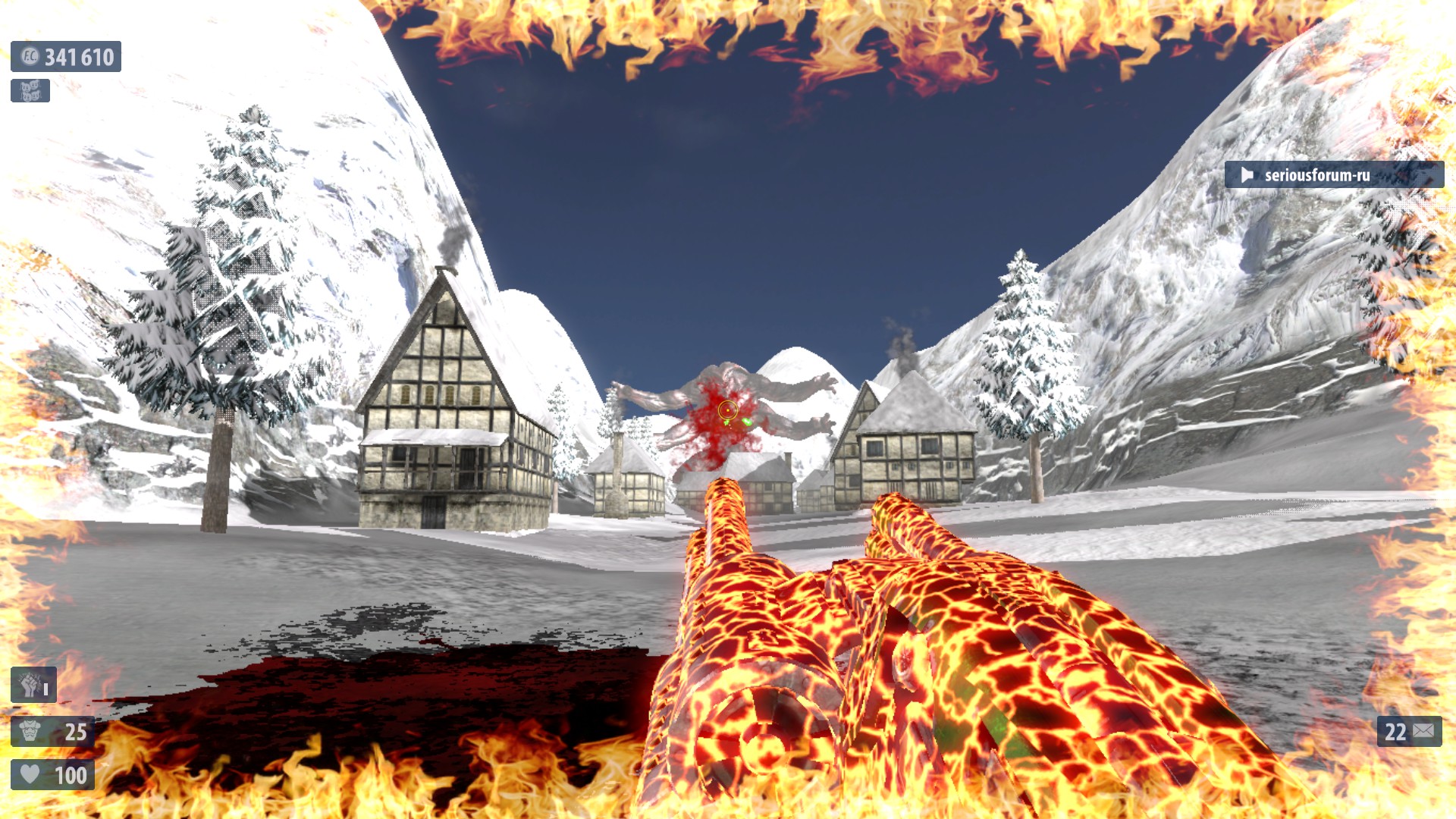Click the monster faces icon under the score
Screen dimensions: 1456x819
(30, 91)
